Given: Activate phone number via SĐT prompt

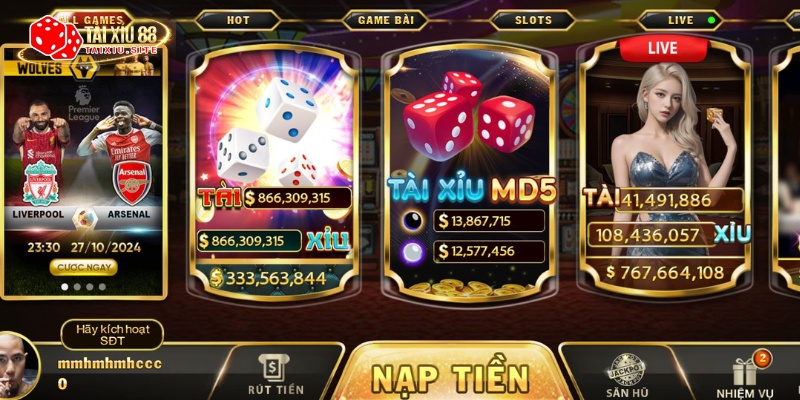Looking at the screenshot, I should point(111,334).
